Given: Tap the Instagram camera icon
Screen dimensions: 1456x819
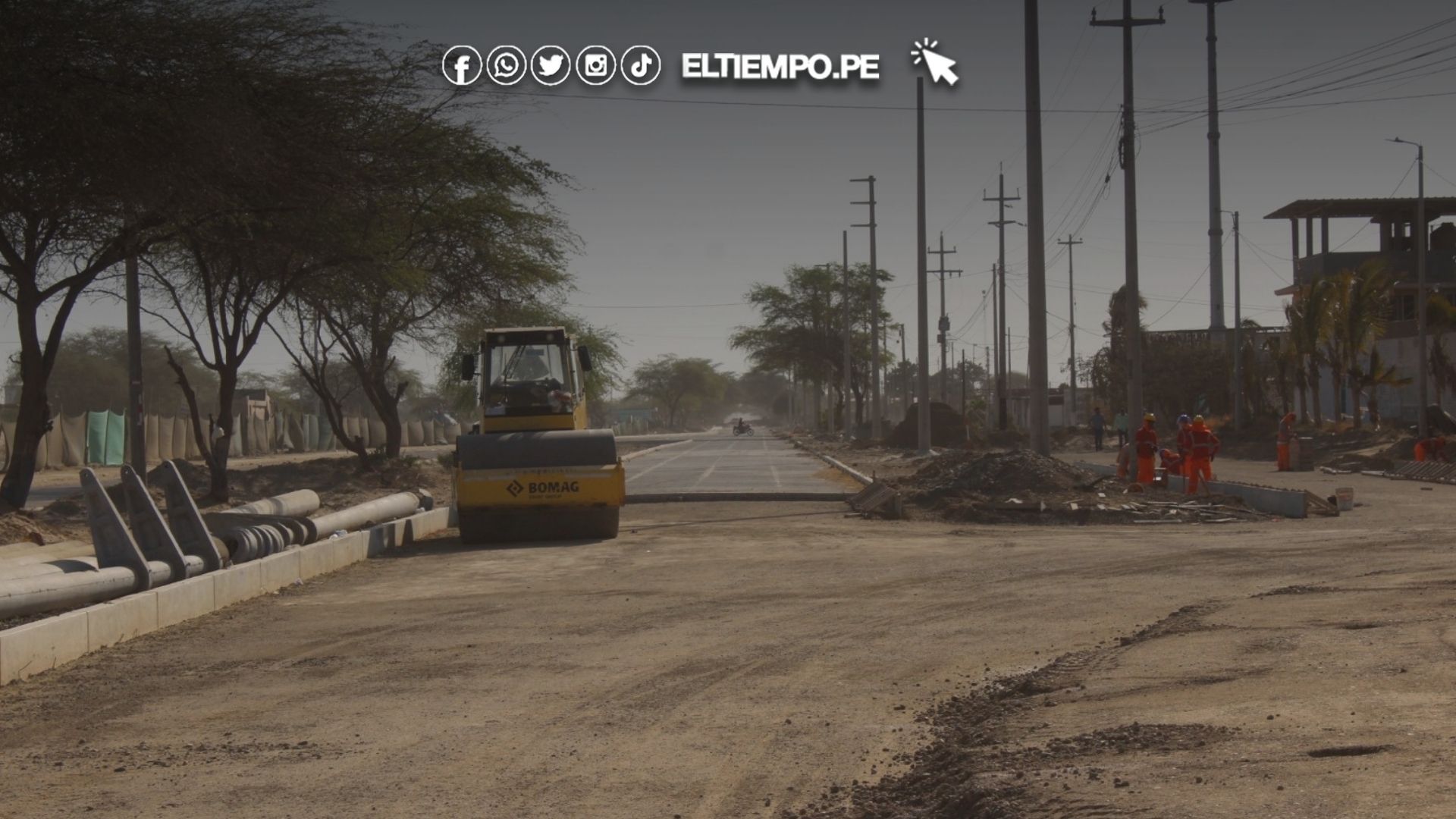Looking at the screenshot, I should point(595,65).
